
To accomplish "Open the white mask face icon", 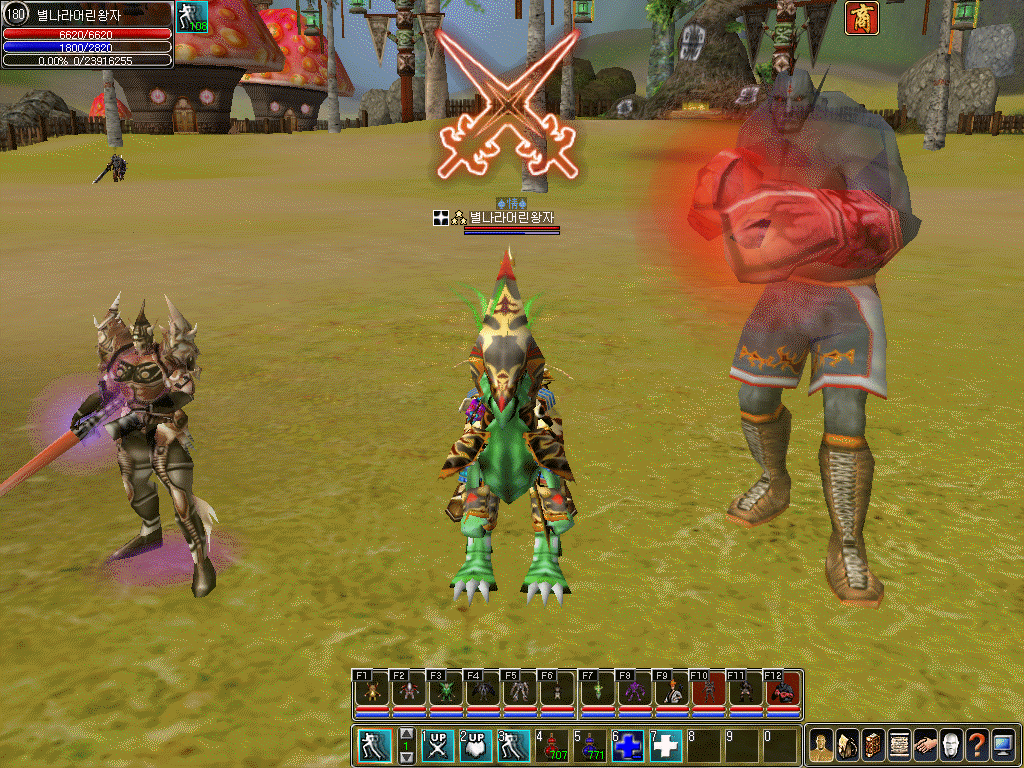I will pyautogui.click(x=950, y=746).
